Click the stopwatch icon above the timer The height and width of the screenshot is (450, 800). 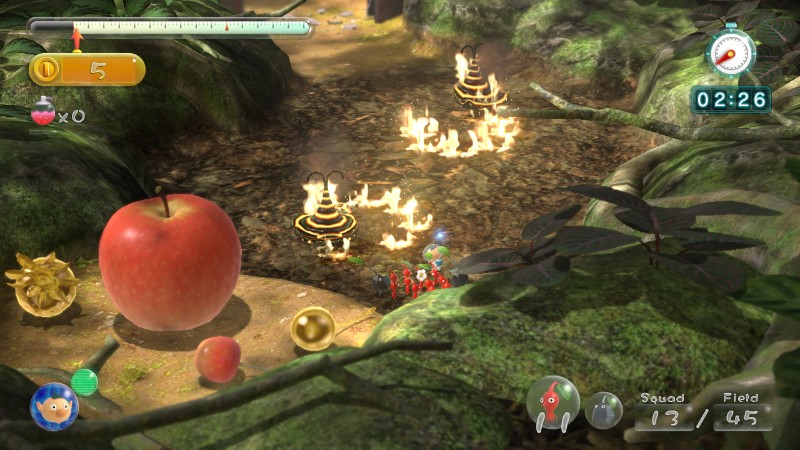tap(731, 51)
